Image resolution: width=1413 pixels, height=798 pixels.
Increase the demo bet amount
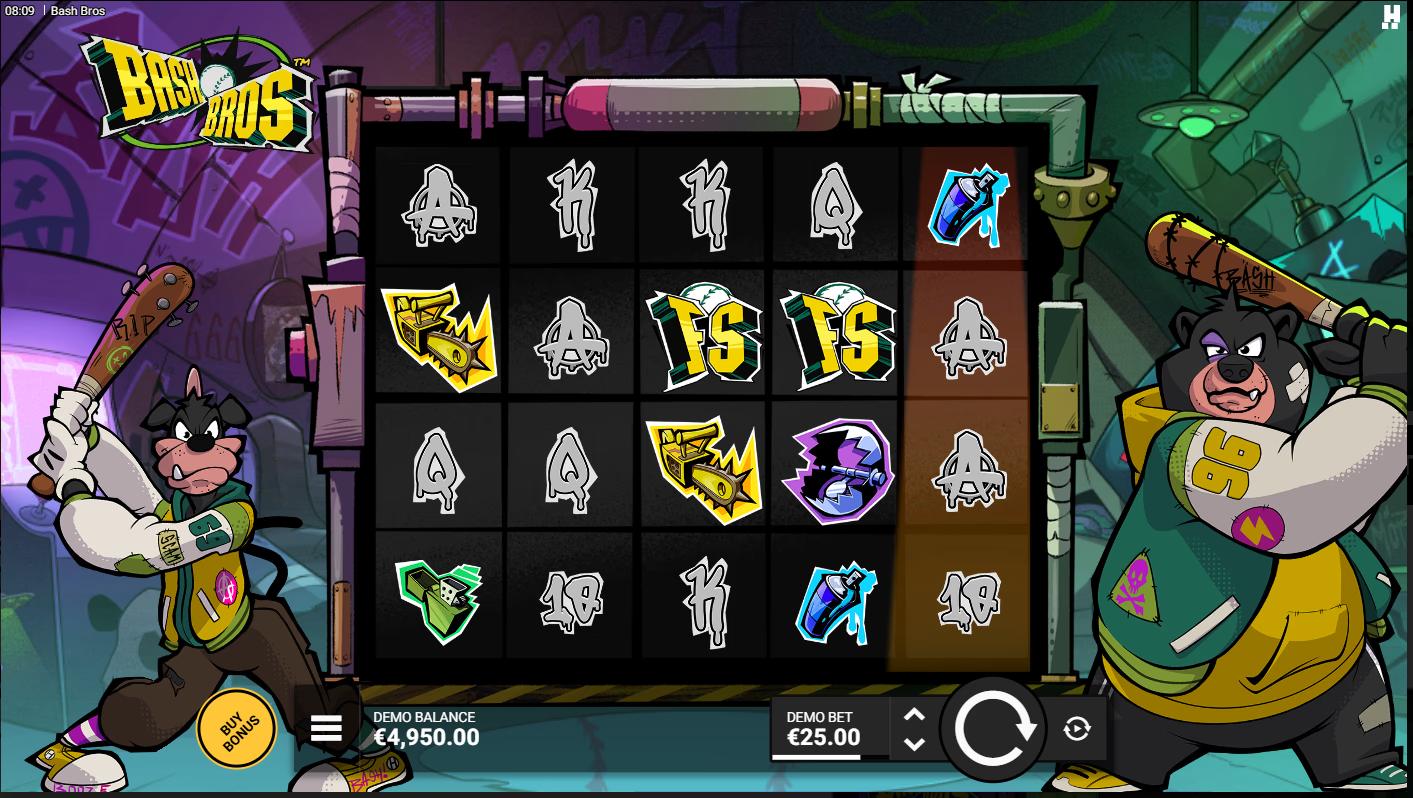[x=914, y=715]
